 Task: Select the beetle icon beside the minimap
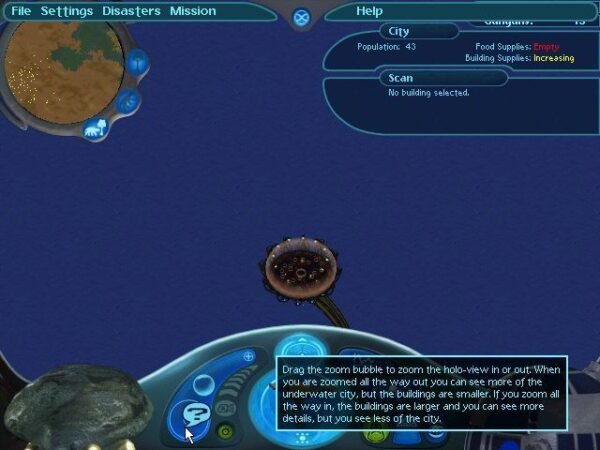pyautogui.click(x=137, y=64)
